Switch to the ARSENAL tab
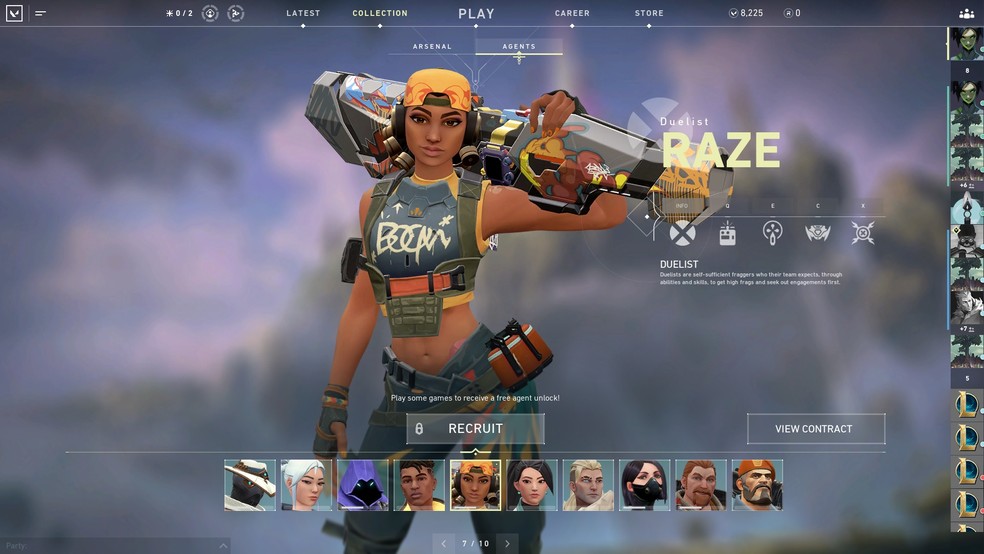The image size is (984, 554). pyautogui.click(x=432, y=47)
